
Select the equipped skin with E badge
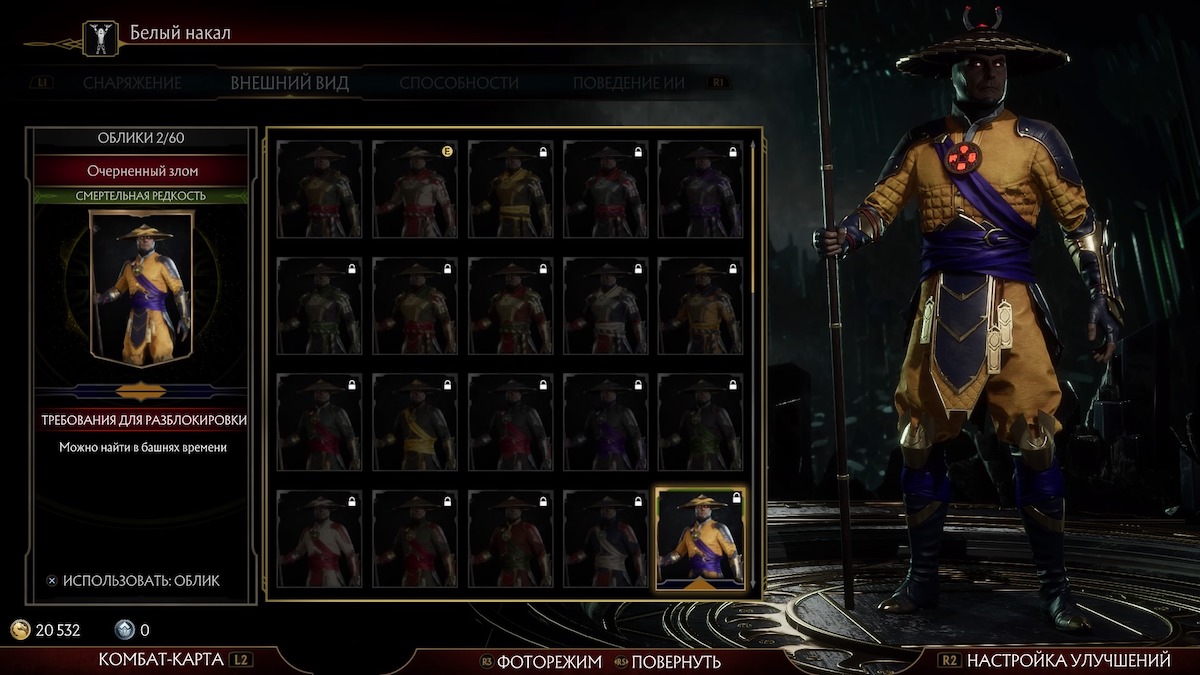tap(414, 189)
